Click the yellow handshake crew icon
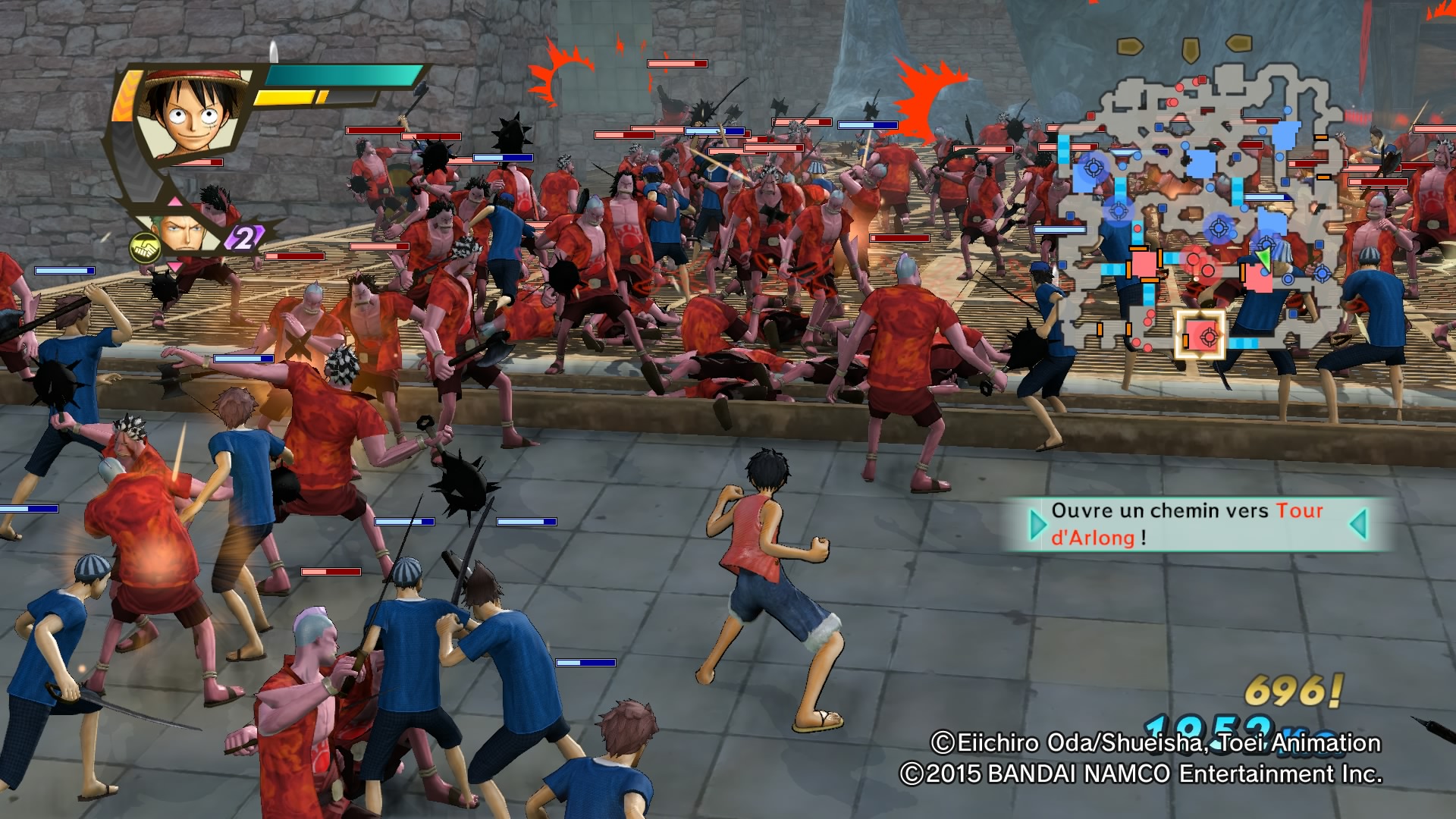 pyautogui.click(x=143, y=247)
